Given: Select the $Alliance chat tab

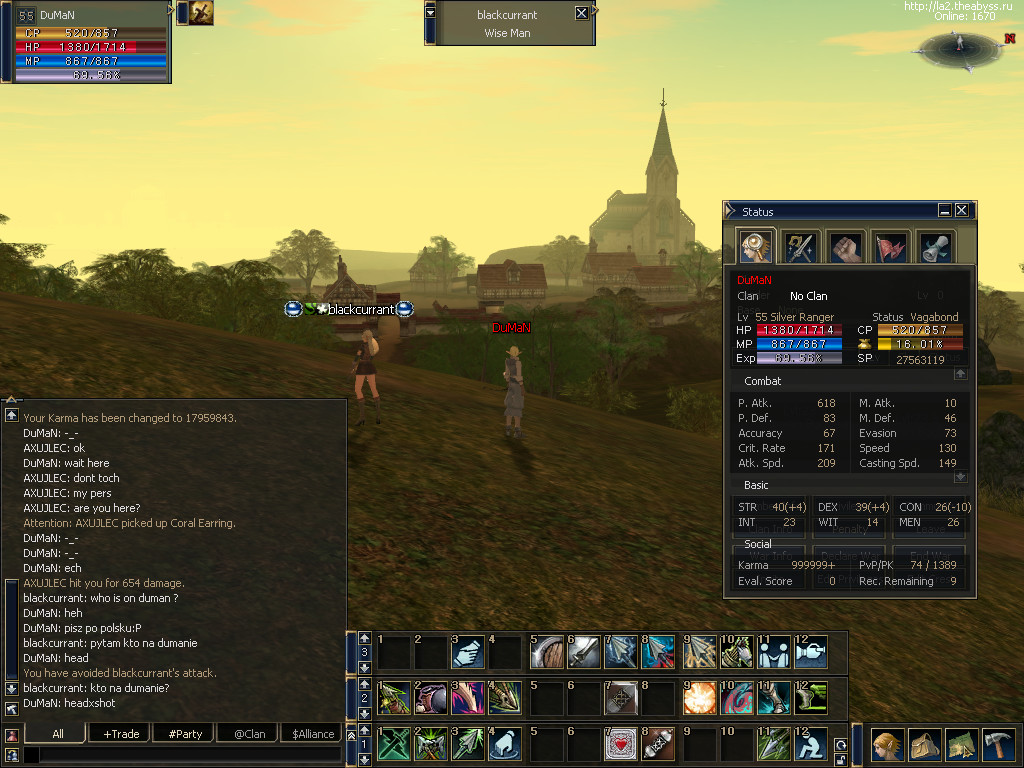Looking at the screenshot, I should [x=313, y=733].
